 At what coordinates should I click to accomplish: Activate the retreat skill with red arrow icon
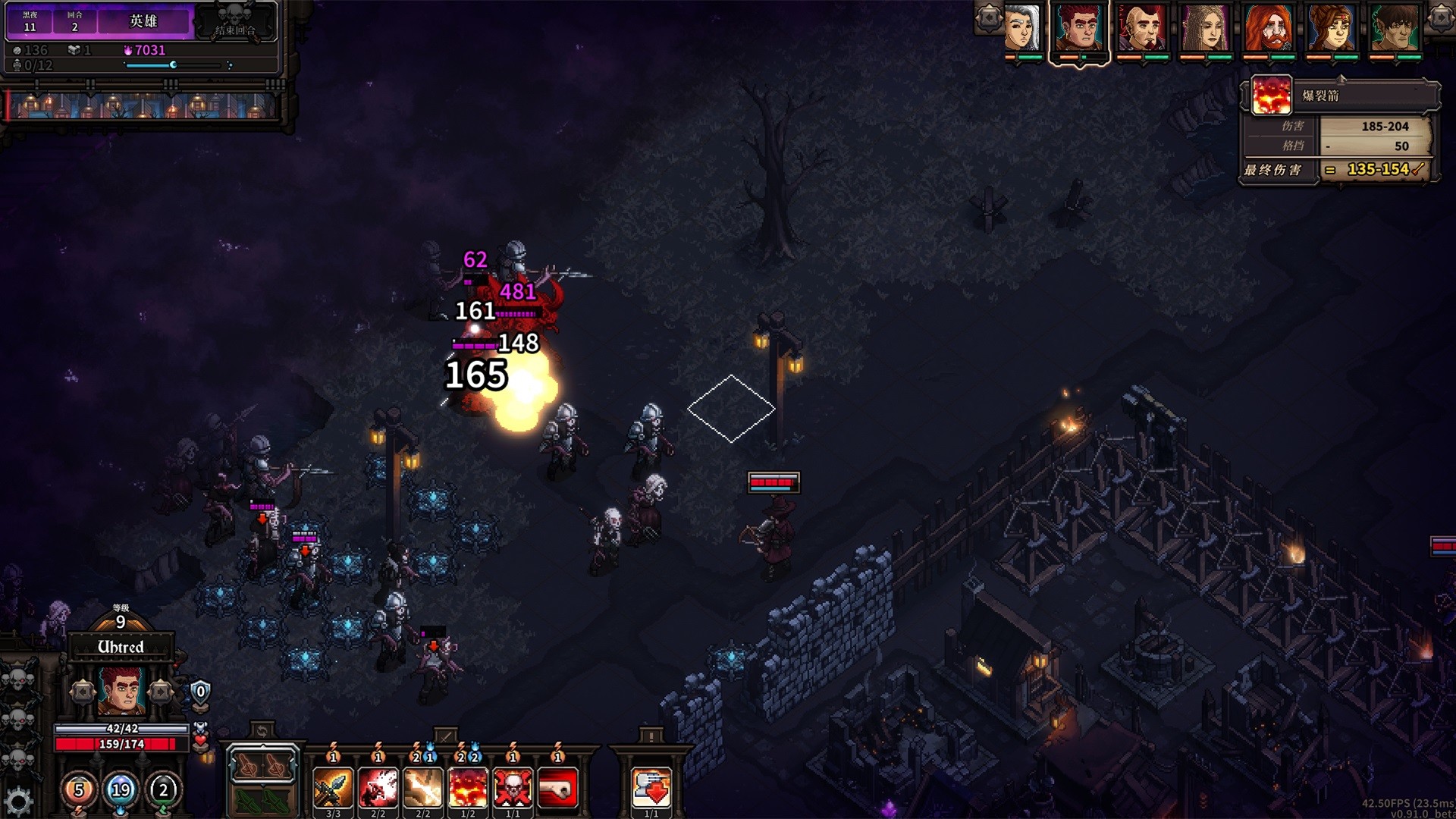pos(651,785)
